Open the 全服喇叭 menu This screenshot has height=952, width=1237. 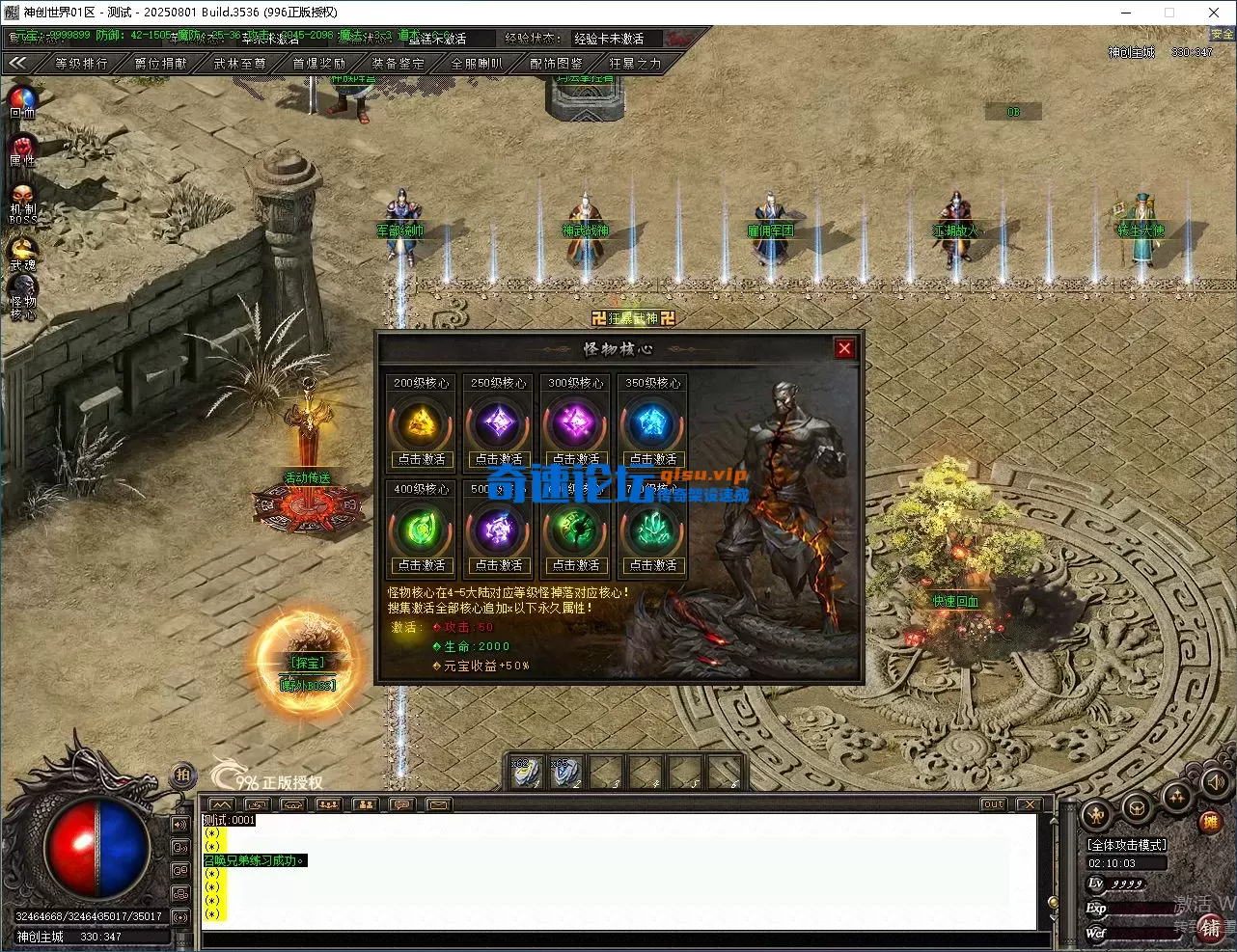tap(477, 64)
